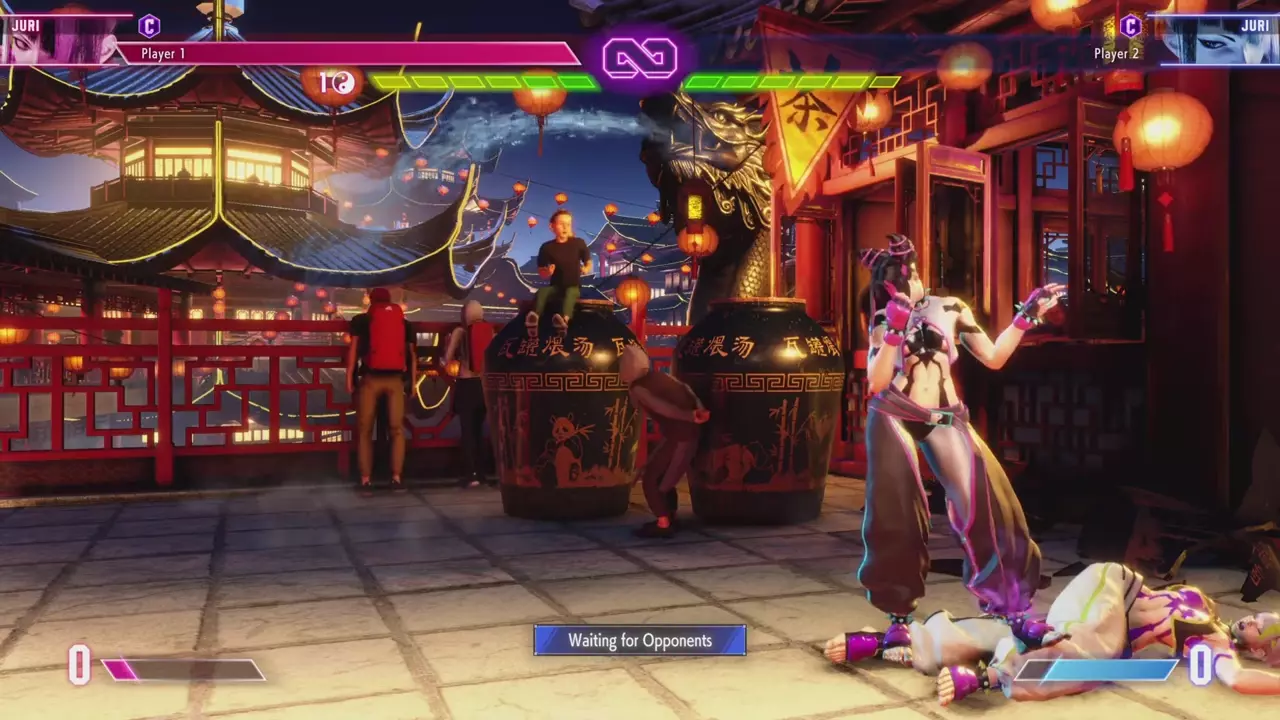Viewport: 1280px width, 720px height.
Task: Click the Waiting for Opponents banner
Action: click(640, 640)
